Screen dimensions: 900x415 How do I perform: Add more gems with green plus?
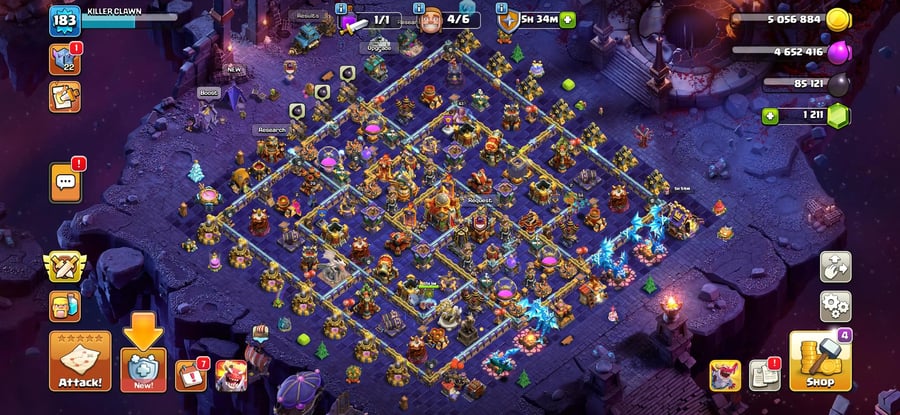click(x=770, y=116)
